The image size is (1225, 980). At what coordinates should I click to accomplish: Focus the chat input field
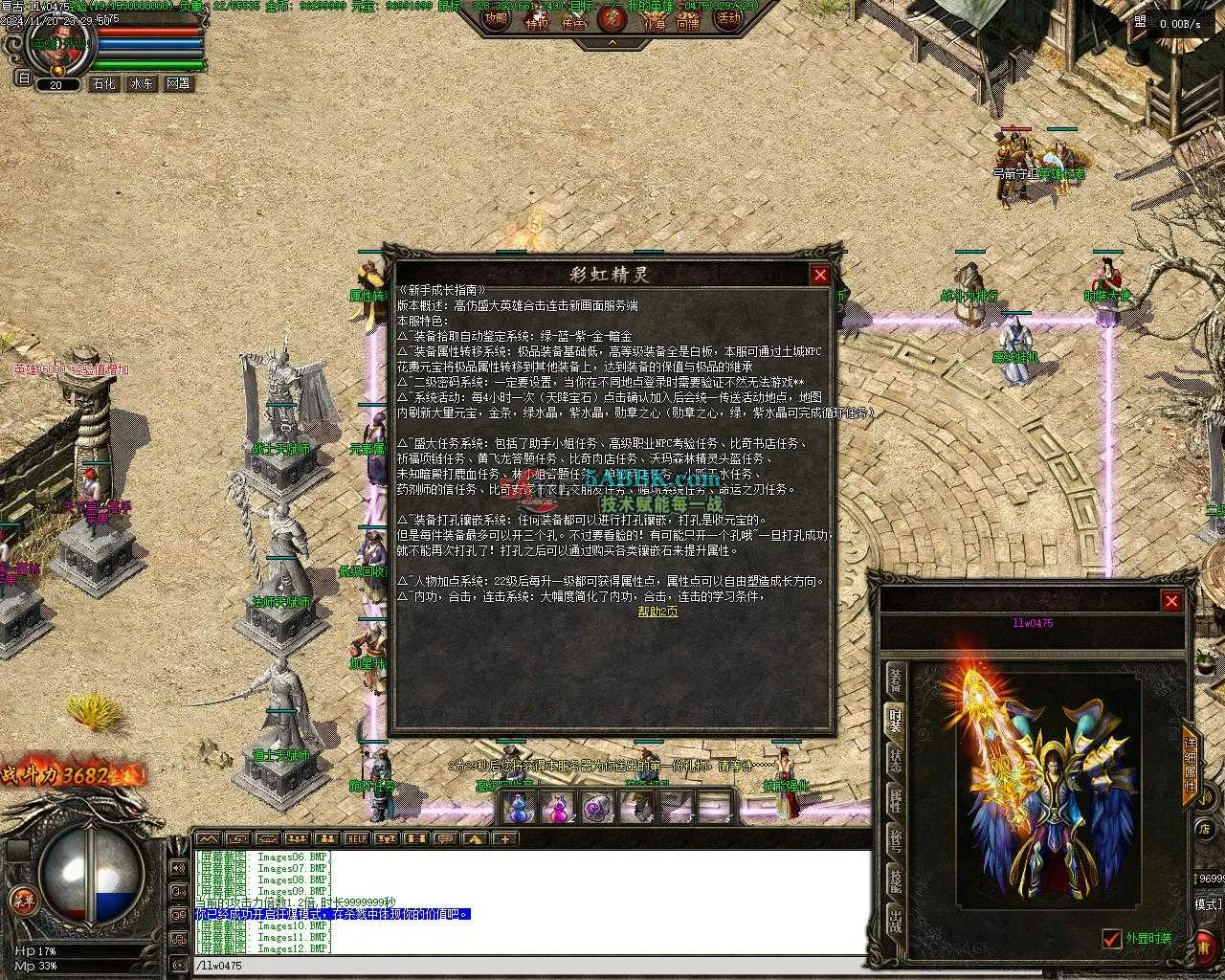coord(526,966)
